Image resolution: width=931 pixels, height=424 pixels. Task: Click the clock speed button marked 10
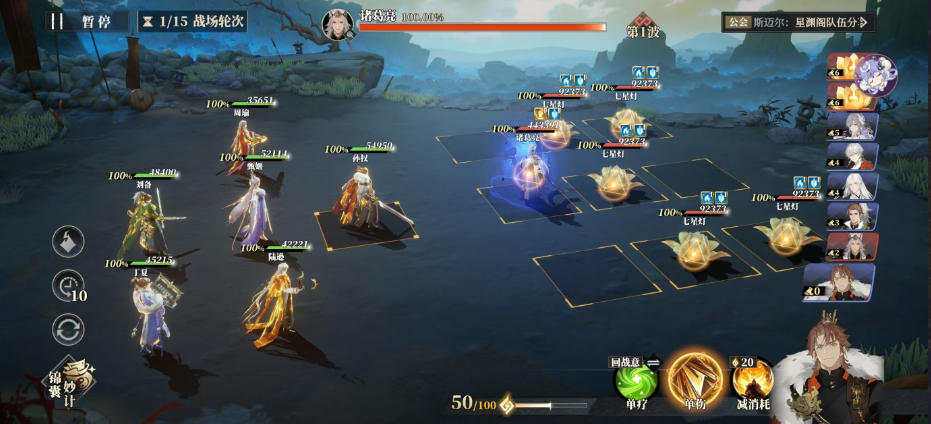[68, 286]
